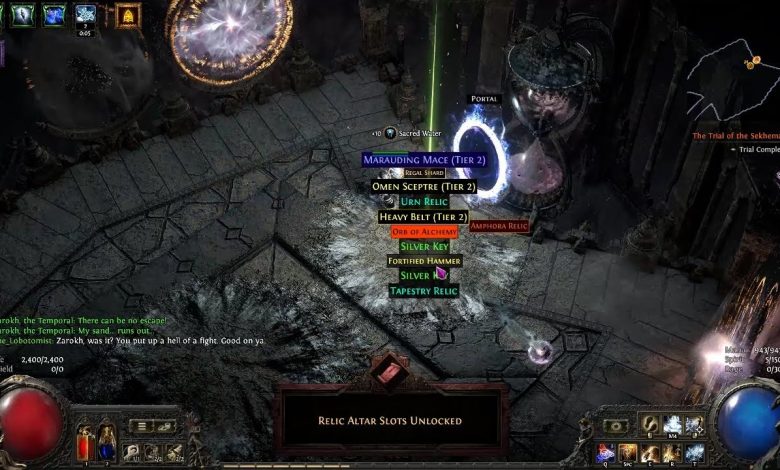Viewport: 780px width, 470px height.
Task: Pick up the Heavy Belt (Tier 2)
Action: pyautogui.click(x=423, y=217)
